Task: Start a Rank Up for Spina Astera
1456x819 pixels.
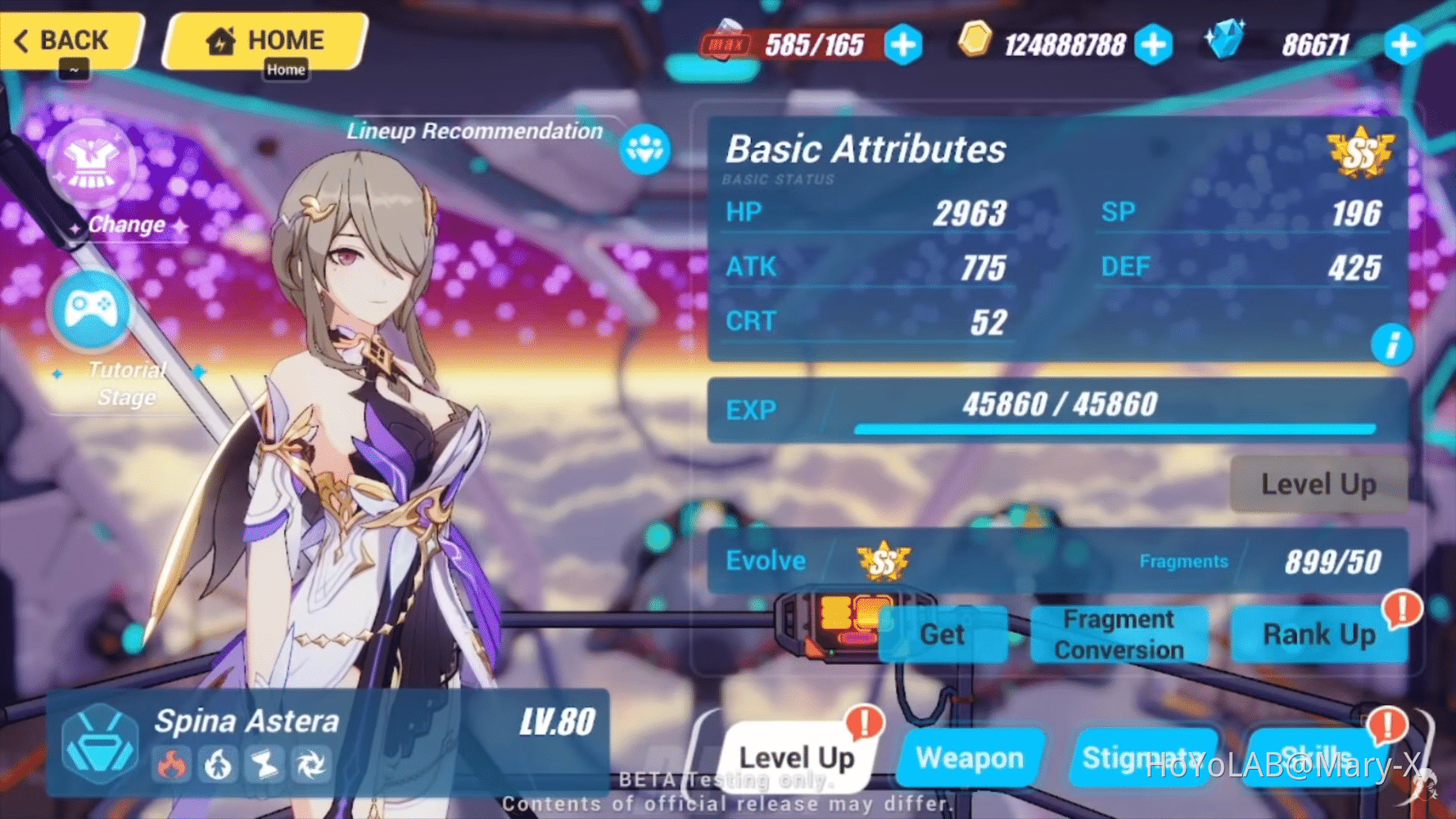Action: pyautogui.click(x=1319, y=634)
